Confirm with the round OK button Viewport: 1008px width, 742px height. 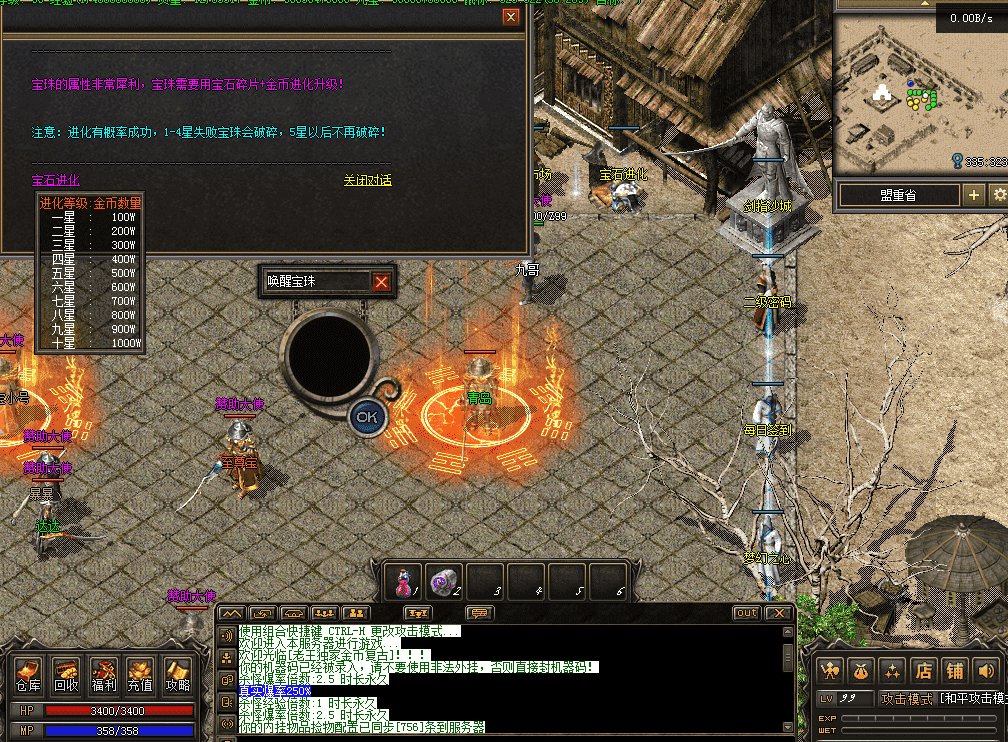[367, 417]
